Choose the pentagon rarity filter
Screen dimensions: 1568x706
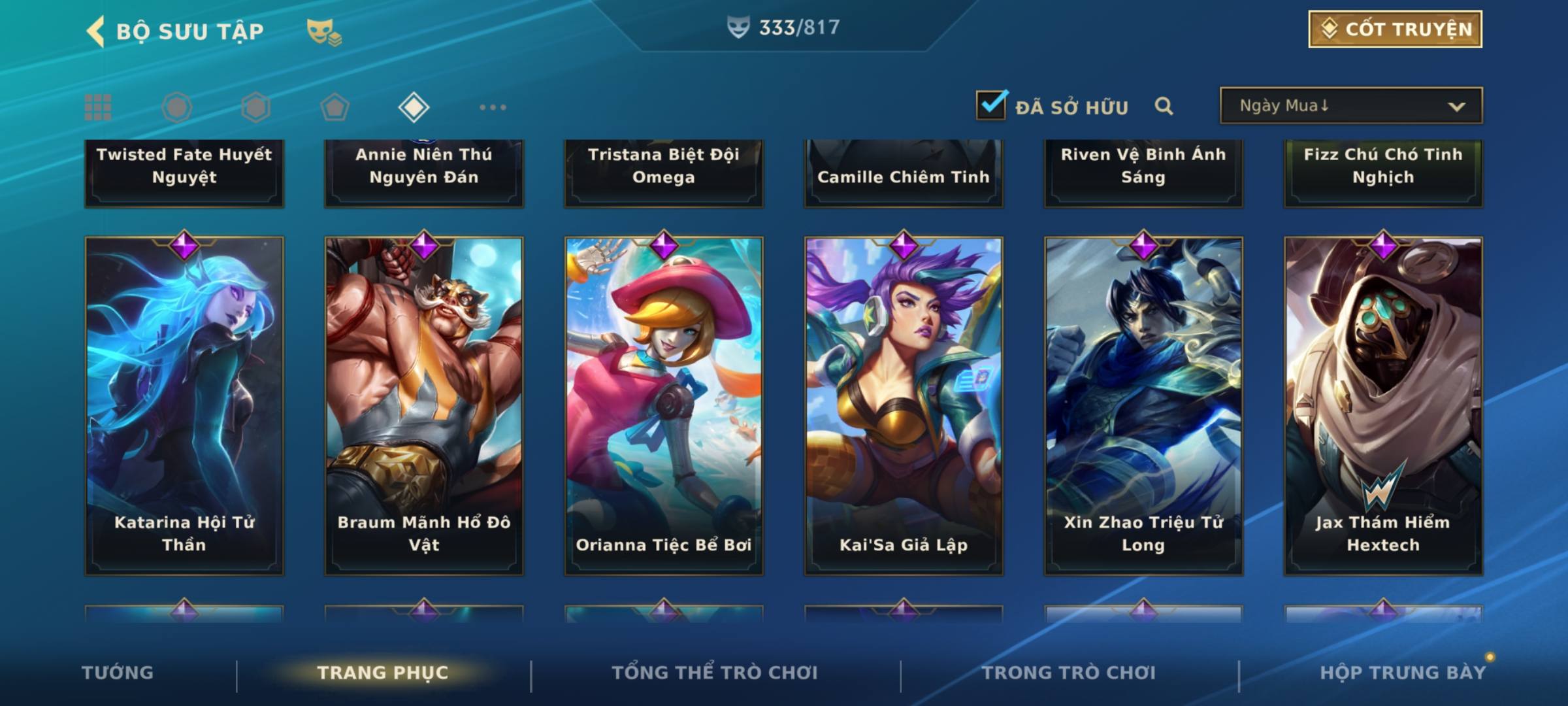point(335,107)
